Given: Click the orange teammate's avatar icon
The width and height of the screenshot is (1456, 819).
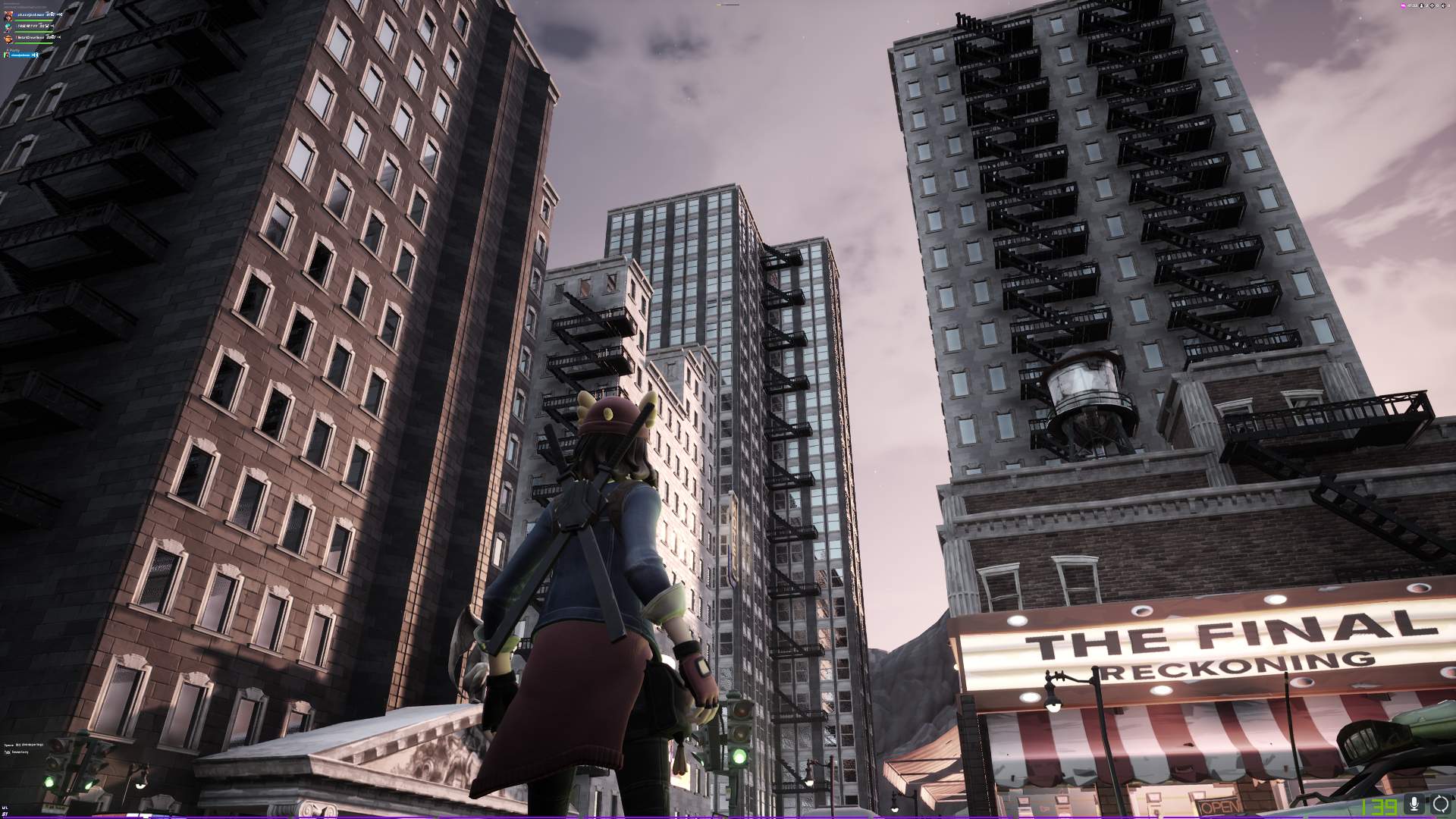Looking at the screenshot, I should pyautogui.click(x=8, y=39).
